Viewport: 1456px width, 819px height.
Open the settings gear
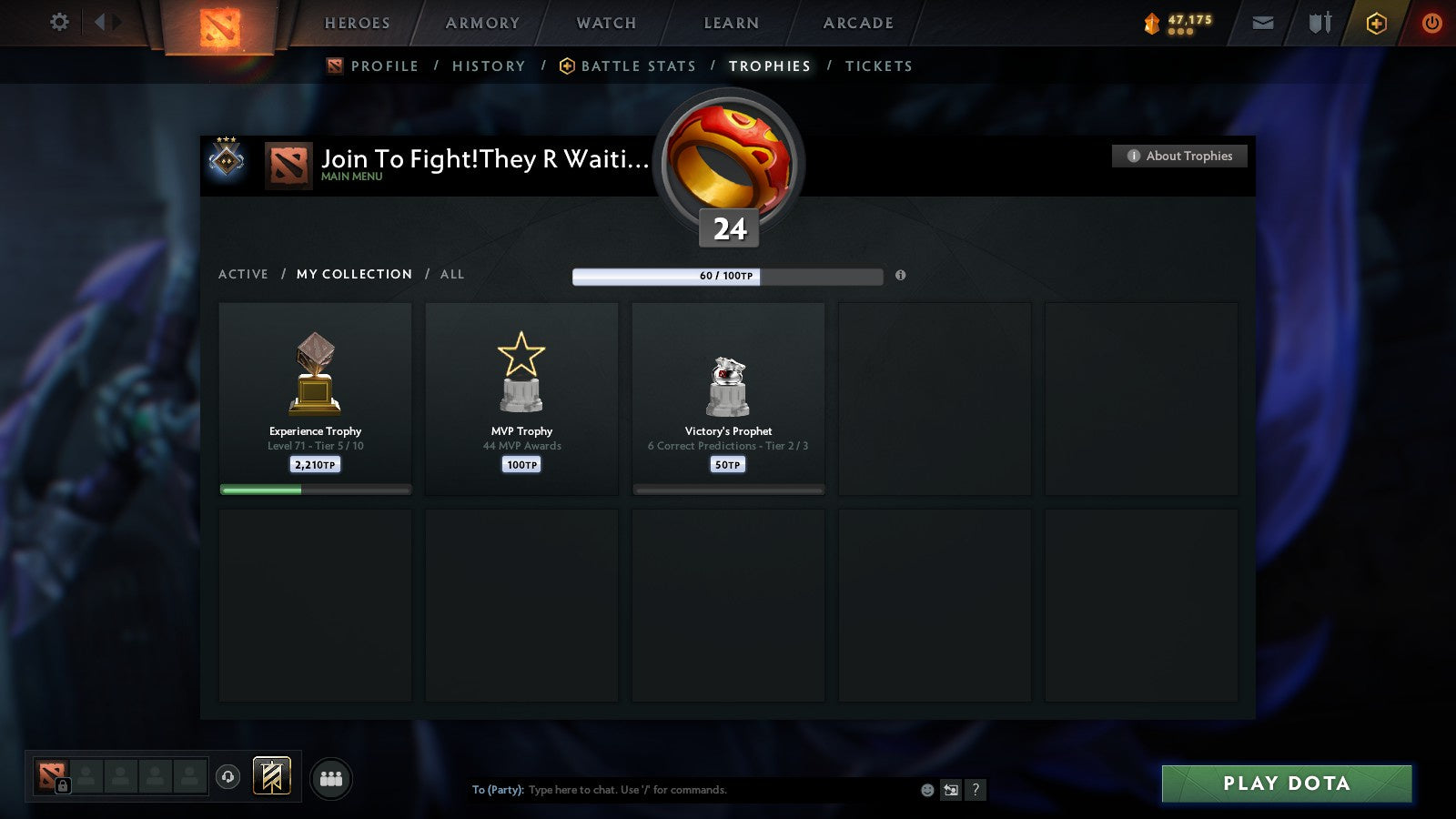point(59,23)
